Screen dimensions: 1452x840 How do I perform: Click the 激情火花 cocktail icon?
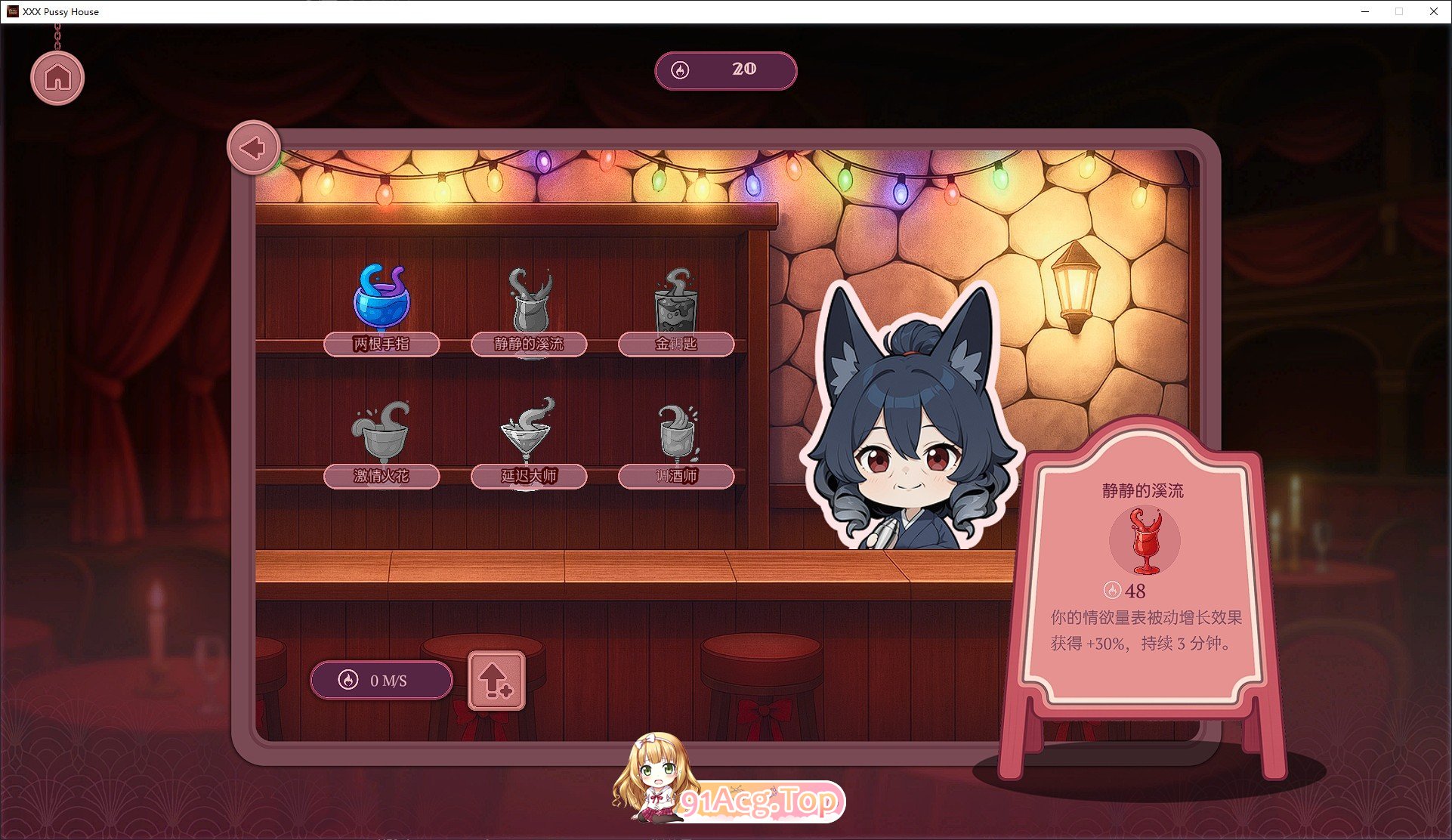[x=382, y=433]
